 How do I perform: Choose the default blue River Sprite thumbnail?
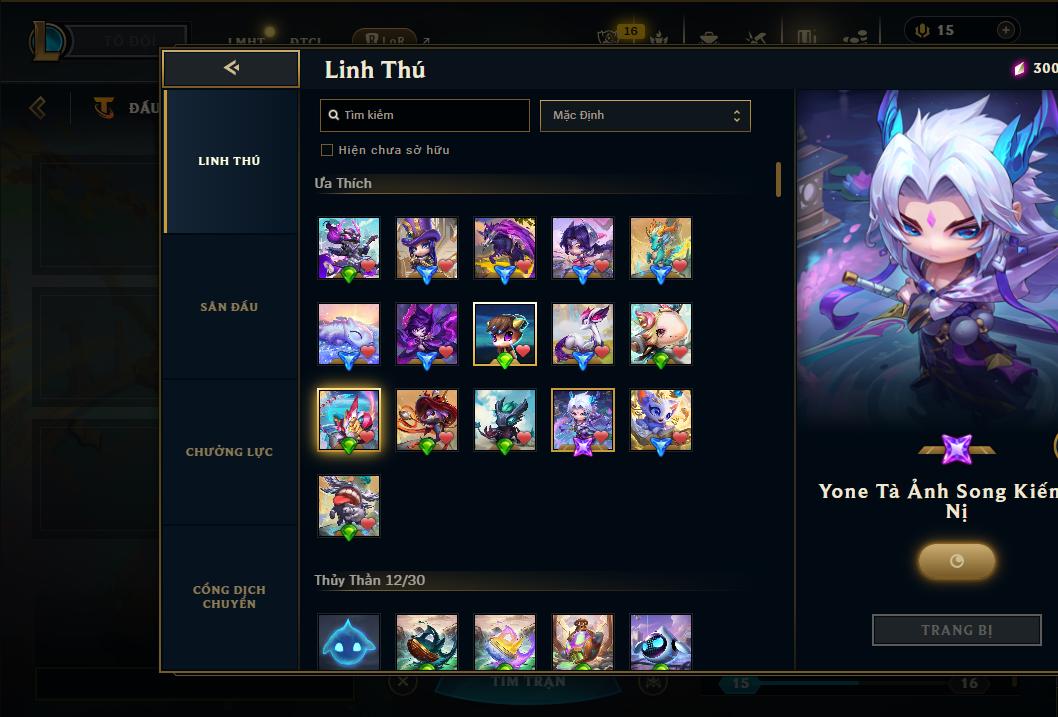pyautogui.click(x=349, y=641)
